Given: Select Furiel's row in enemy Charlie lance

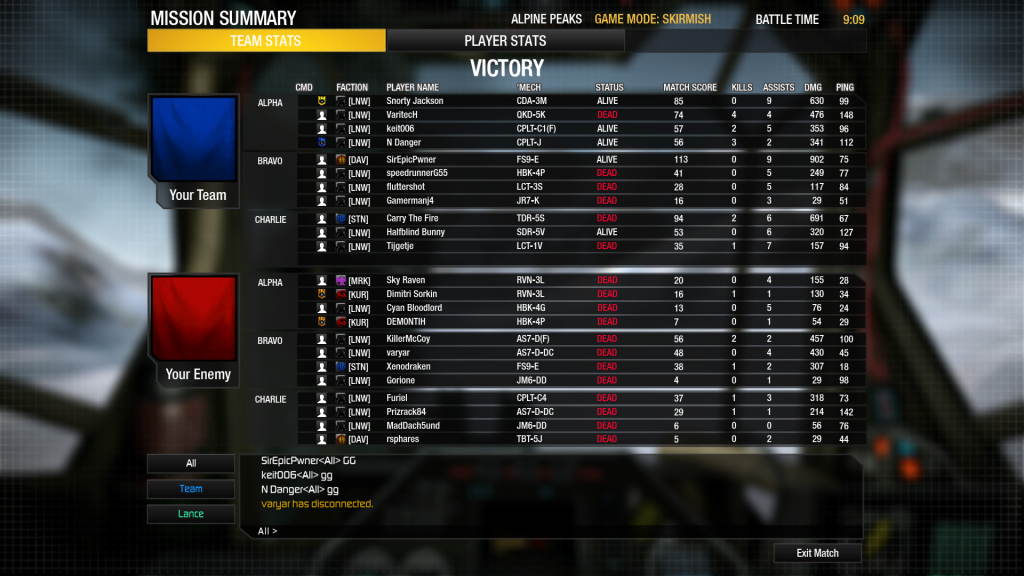Looking at the screenshot, I should (399, 398).
